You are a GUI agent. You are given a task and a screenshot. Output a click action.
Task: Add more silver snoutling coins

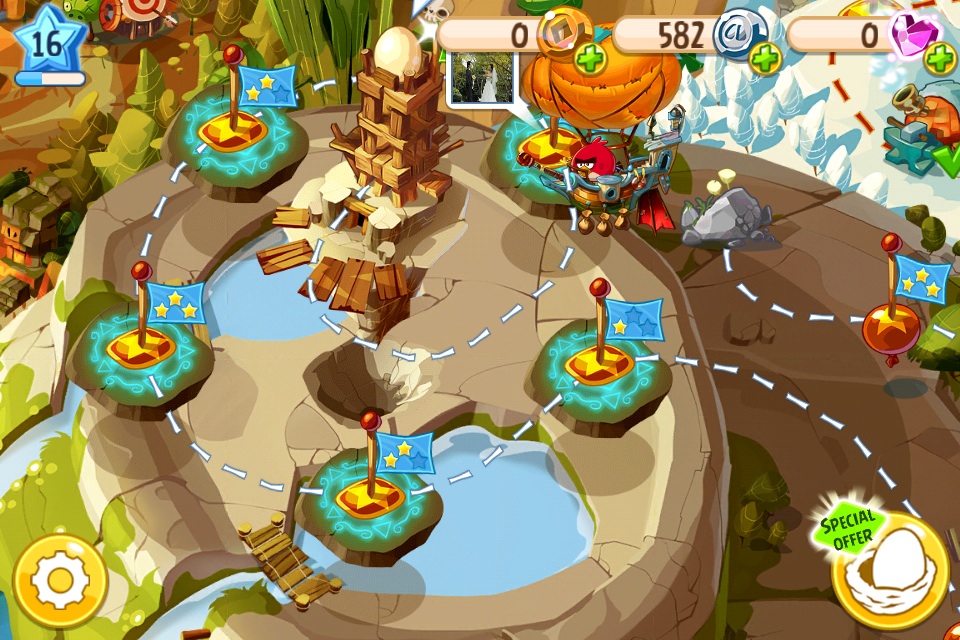[x=766, y=59]
